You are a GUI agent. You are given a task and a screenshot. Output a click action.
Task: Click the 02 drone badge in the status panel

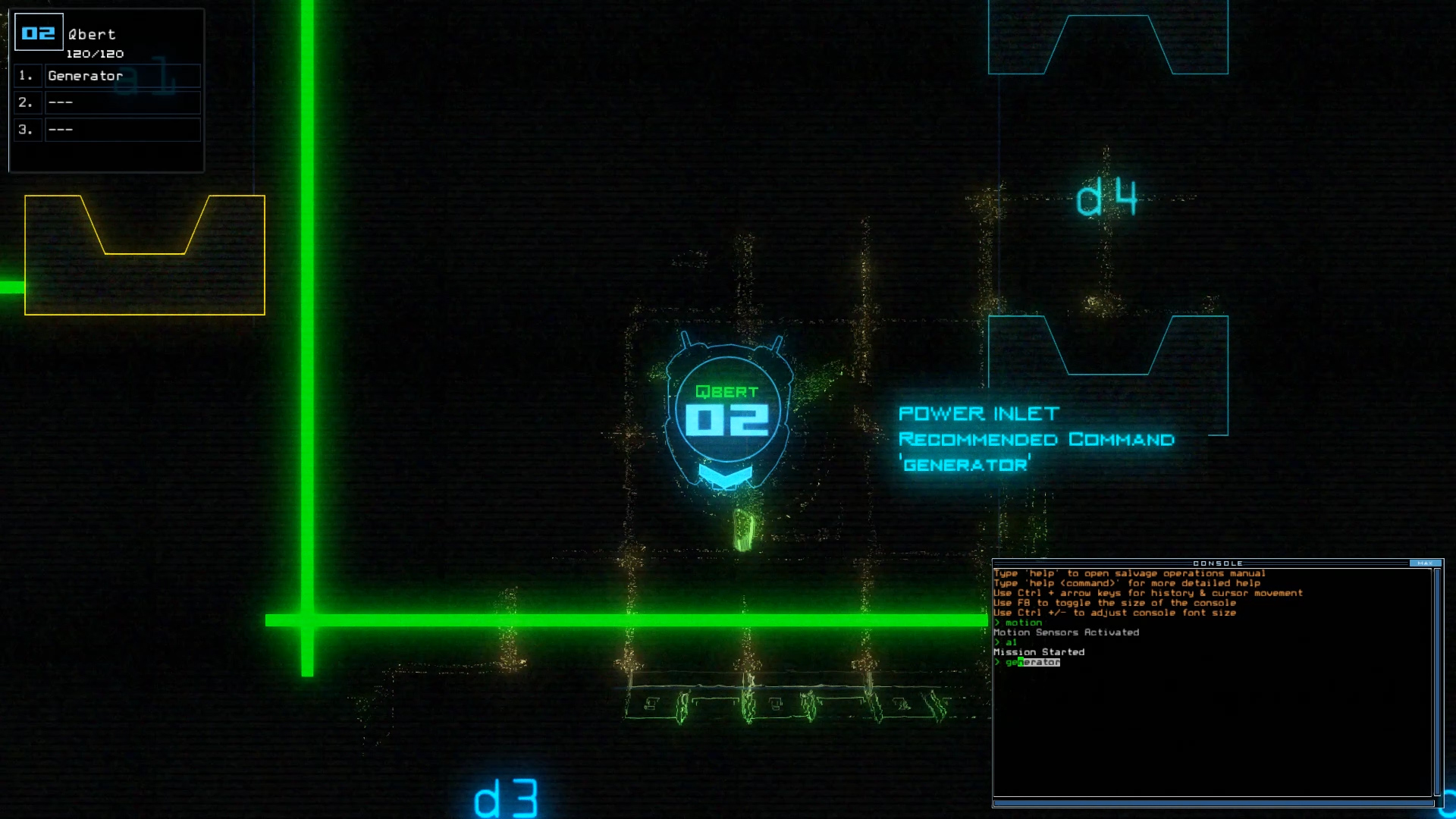tap(39, 32)
